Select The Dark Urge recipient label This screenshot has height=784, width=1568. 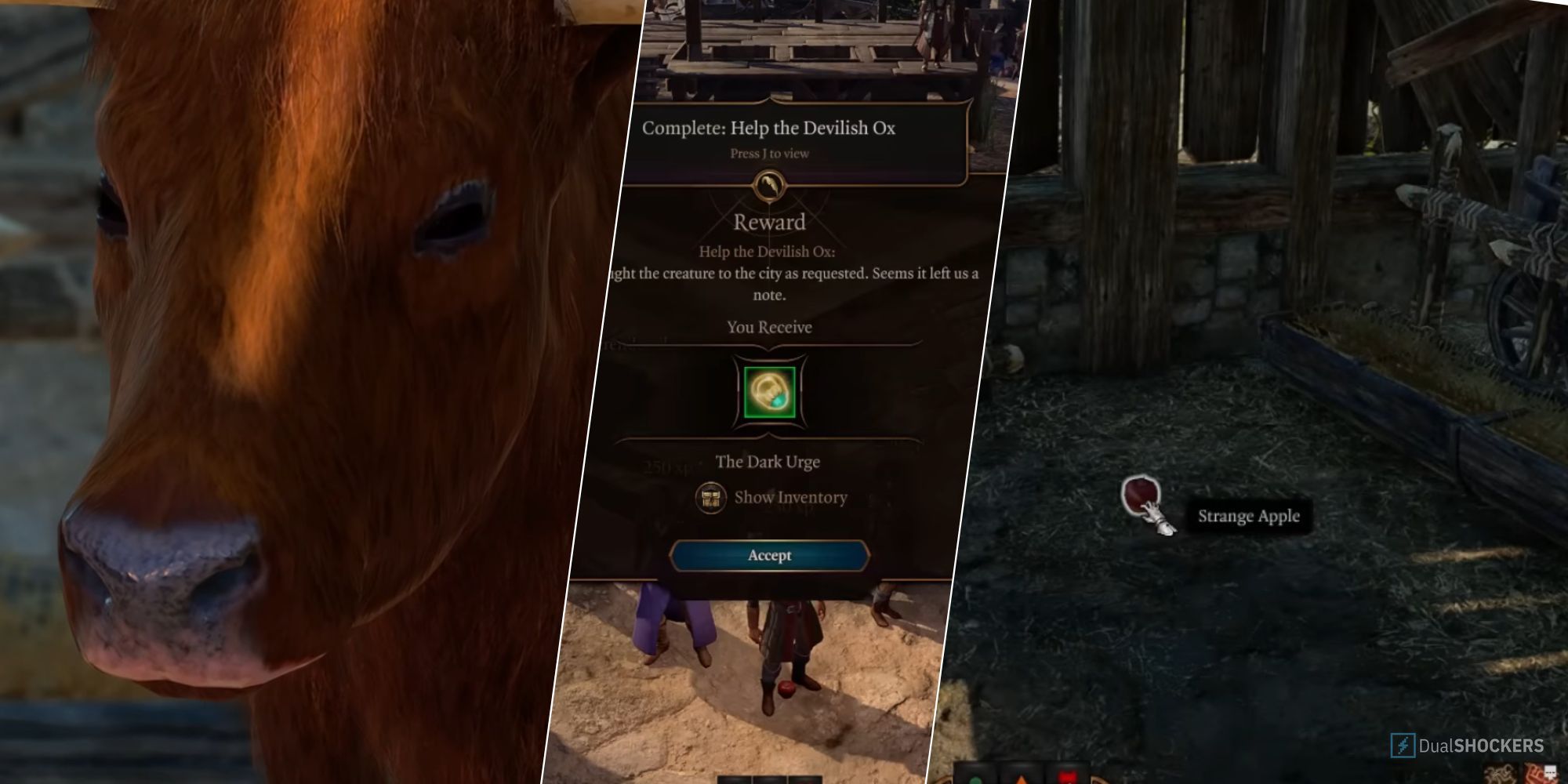768,462
